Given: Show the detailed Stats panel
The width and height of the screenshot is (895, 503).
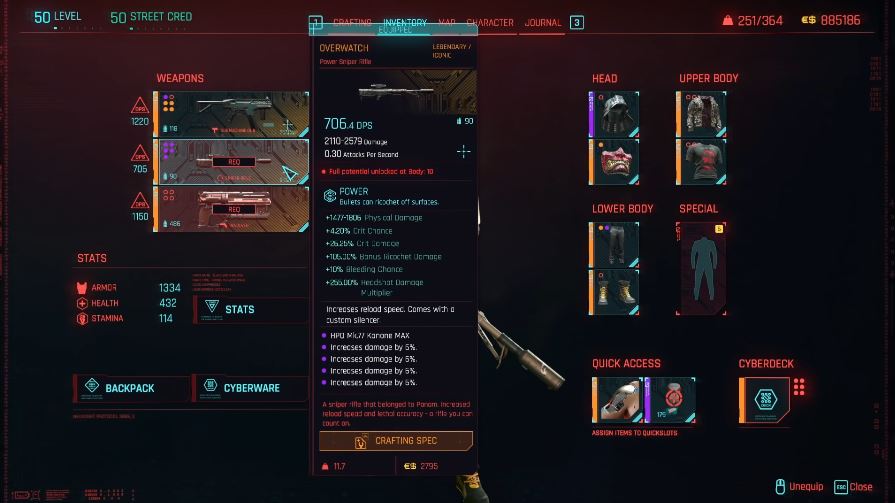Looking at the screenshot, I should pos(250,309).
